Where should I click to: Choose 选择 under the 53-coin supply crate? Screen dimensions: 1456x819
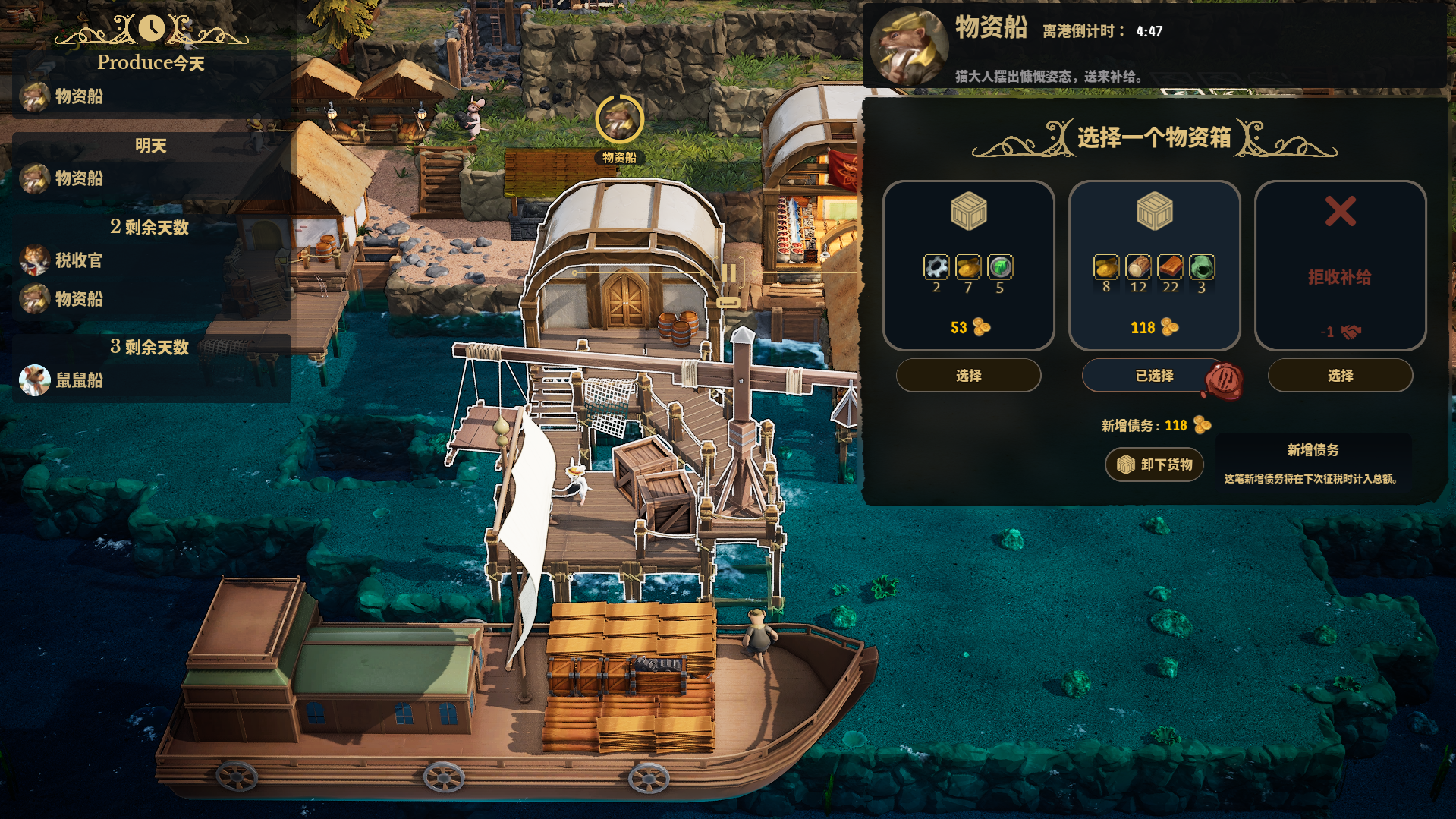coord(968,376)
